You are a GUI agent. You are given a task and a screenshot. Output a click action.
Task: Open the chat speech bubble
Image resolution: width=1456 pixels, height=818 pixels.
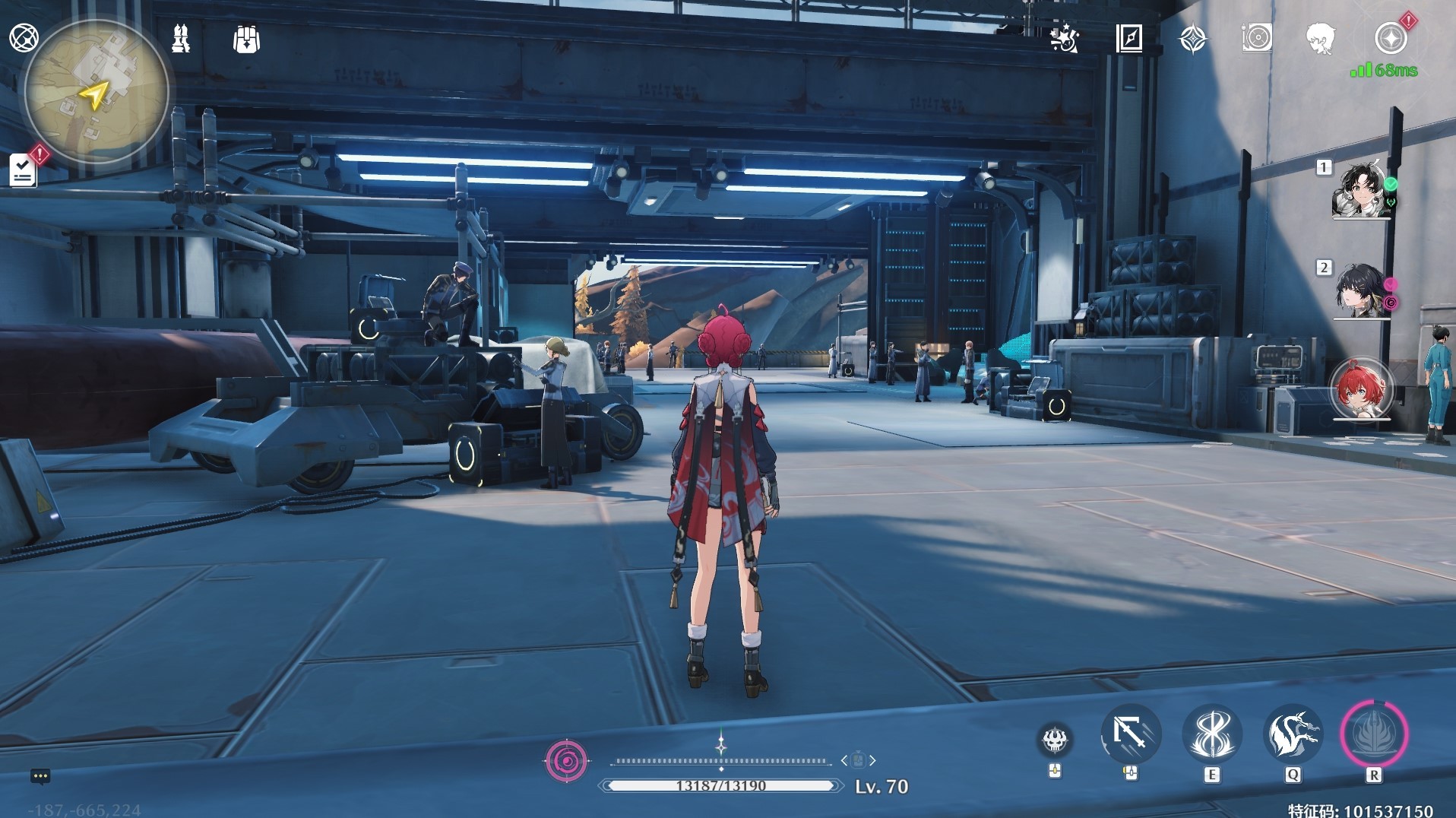tap(40, 776)
